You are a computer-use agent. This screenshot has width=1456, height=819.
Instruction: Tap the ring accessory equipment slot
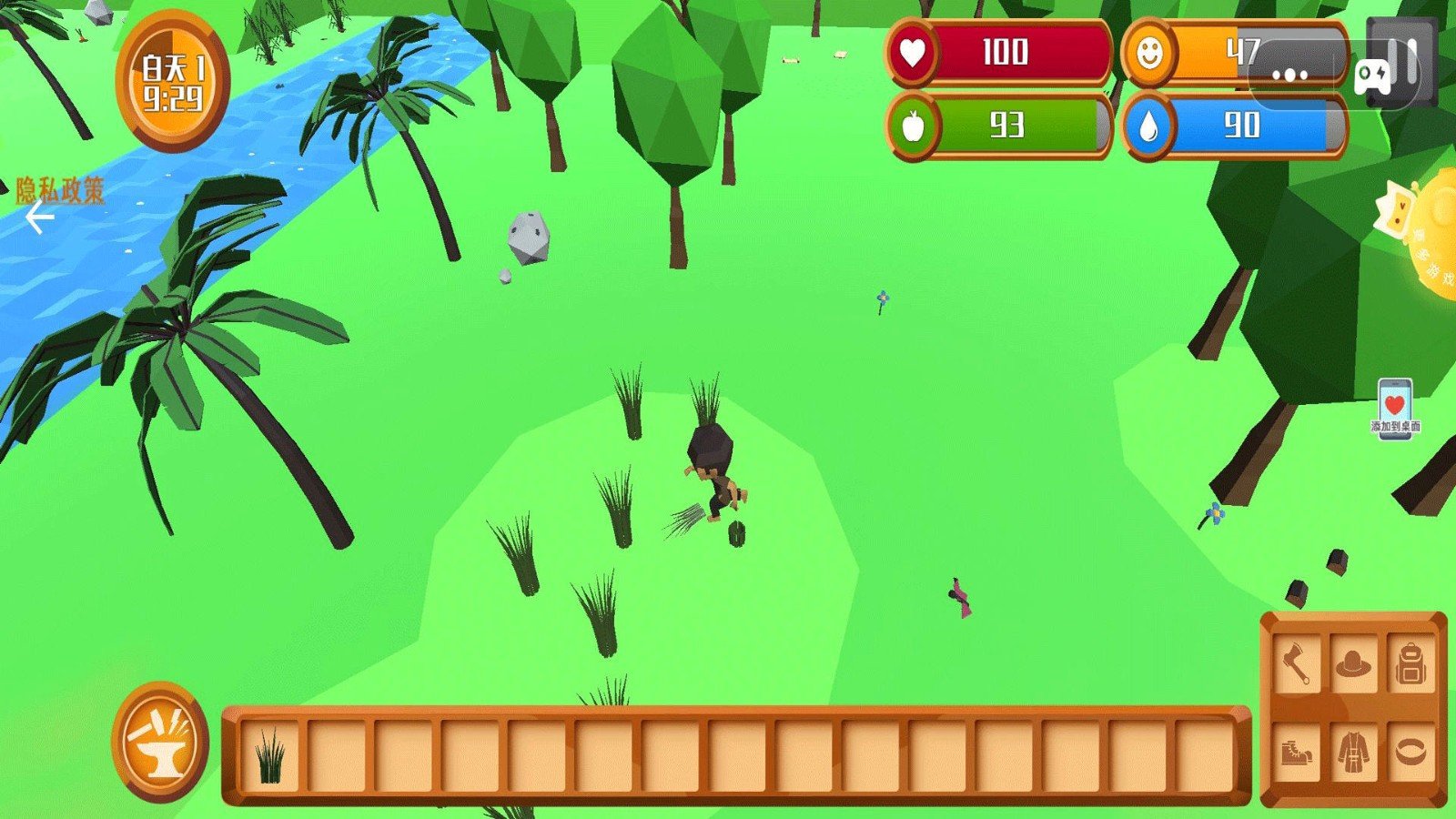pos(1410,753)
